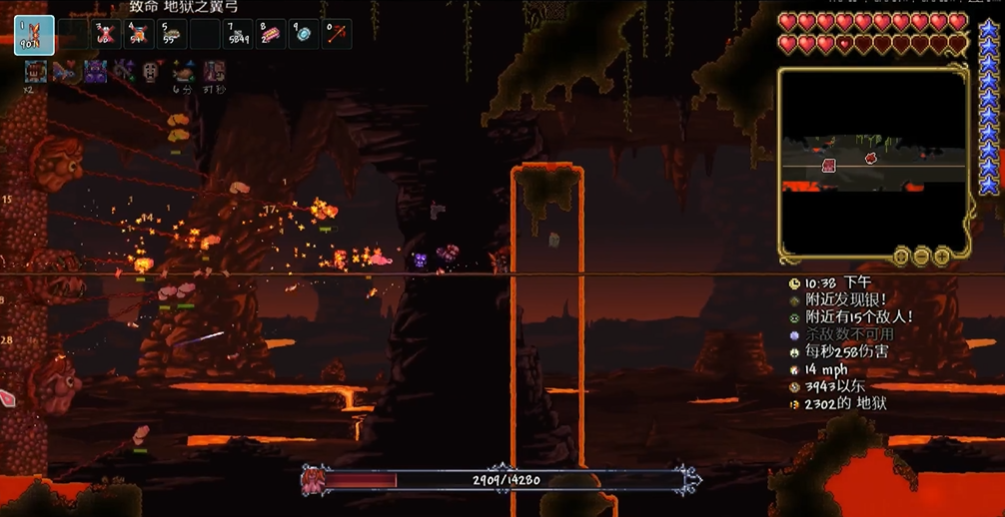Select the ammo stack showing 5849
Viewport: 1005px width, 517px height.
pos(238,35)
